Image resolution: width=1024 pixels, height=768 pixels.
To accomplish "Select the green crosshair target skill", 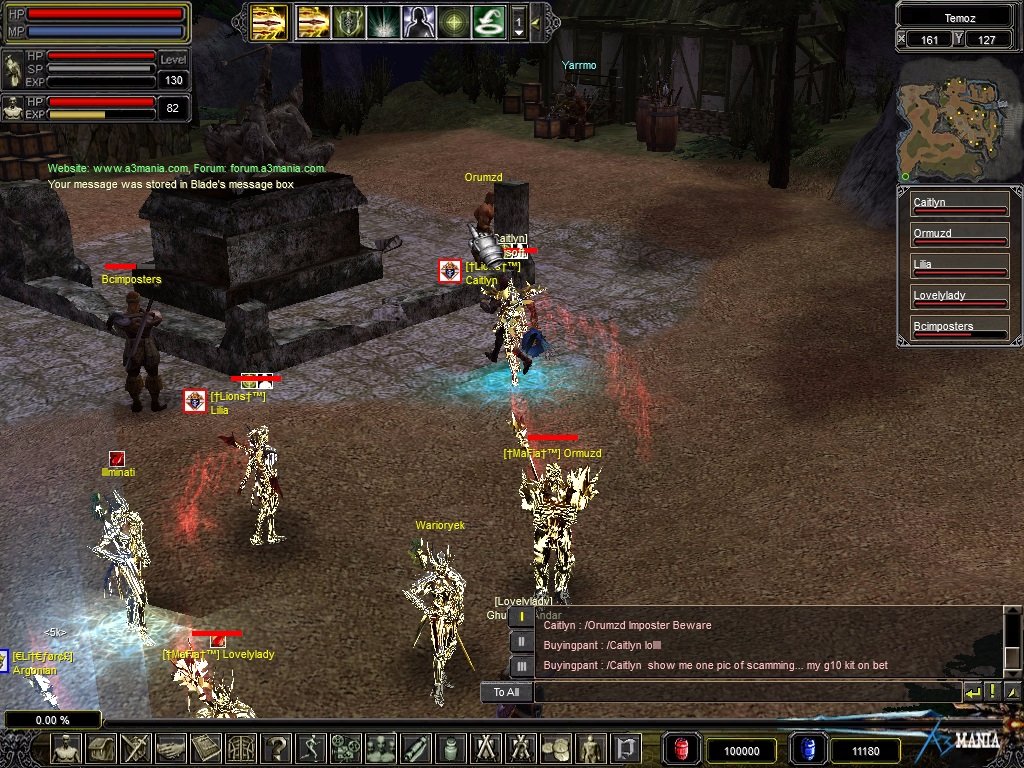I will coord(453,21).
